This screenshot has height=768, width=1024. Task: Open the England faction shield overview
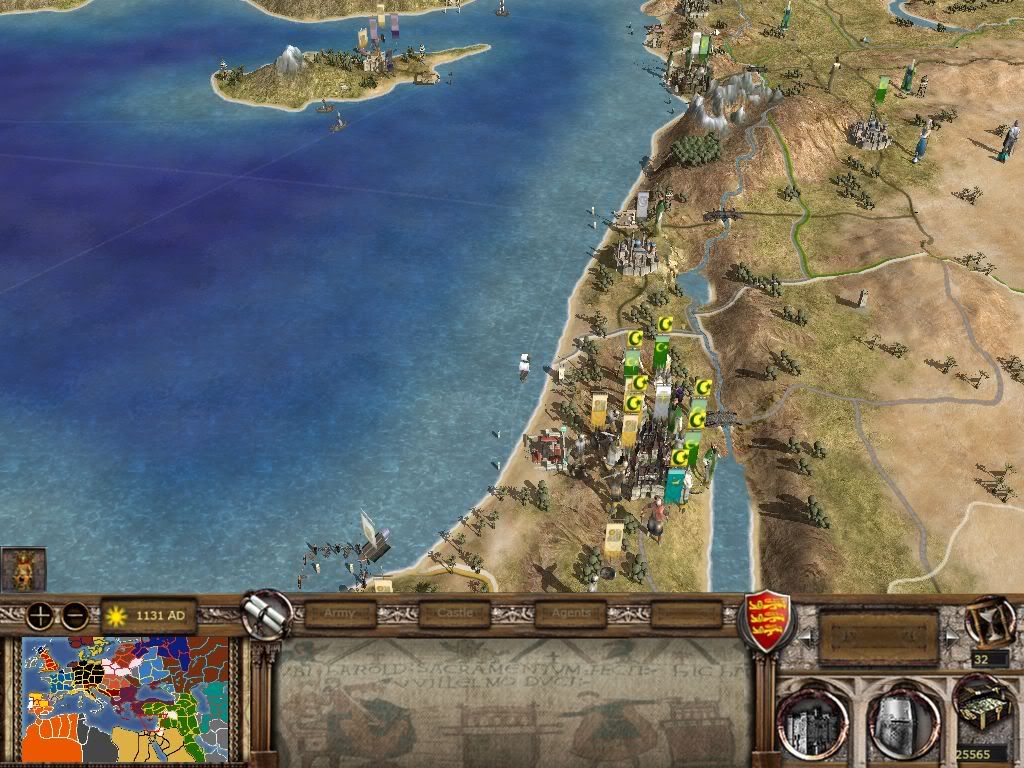click(x=765, y=622)
